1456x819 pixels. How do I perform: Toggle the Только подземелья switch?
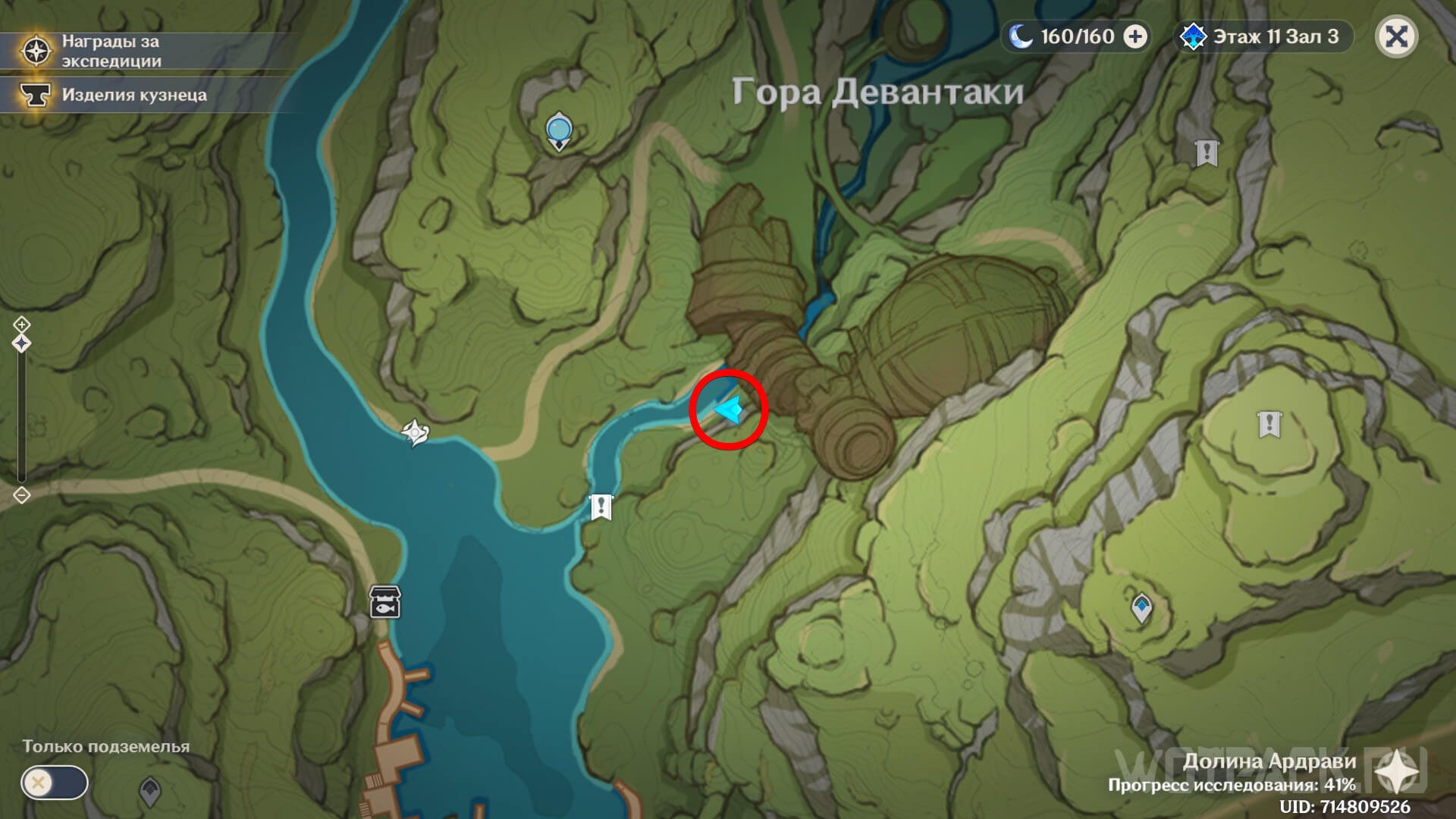point(55,783)
